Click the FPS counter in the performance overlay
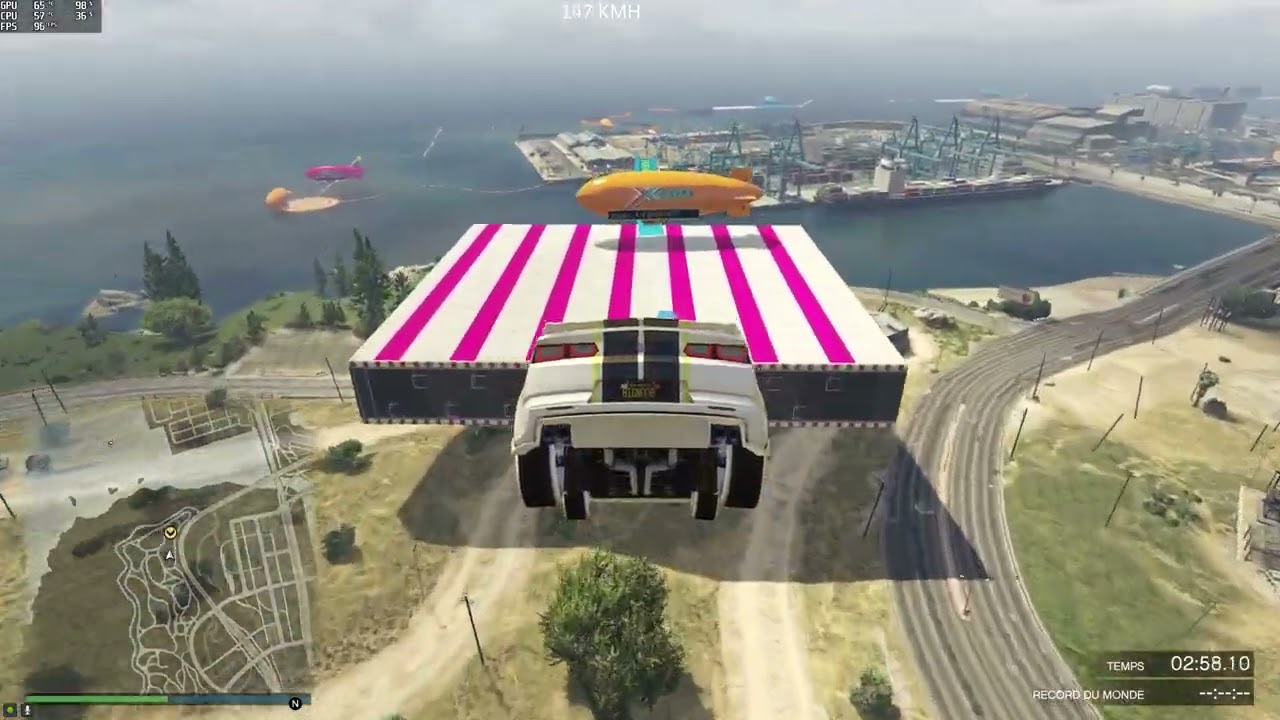 point(40,26)
